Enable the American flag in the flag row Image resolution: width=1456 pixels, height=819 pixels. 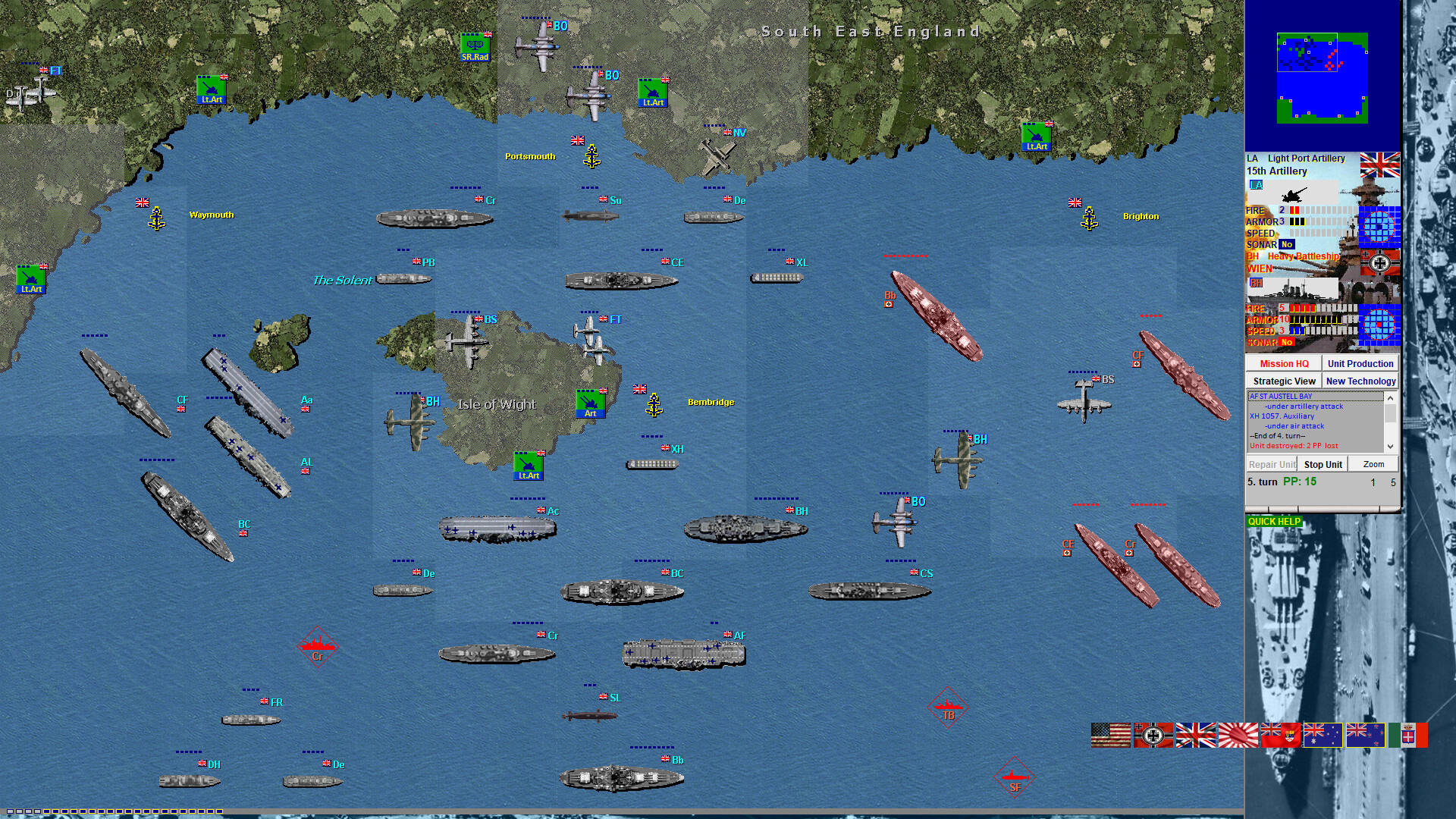pyautogui.click(x=1109, y=736)
